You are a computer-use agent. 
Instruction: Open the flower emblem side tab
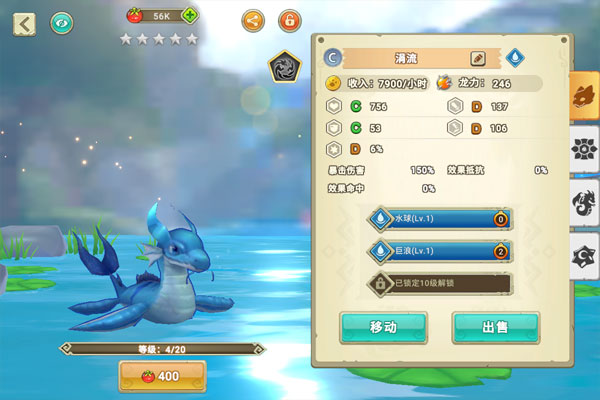(x=584, y=150)
